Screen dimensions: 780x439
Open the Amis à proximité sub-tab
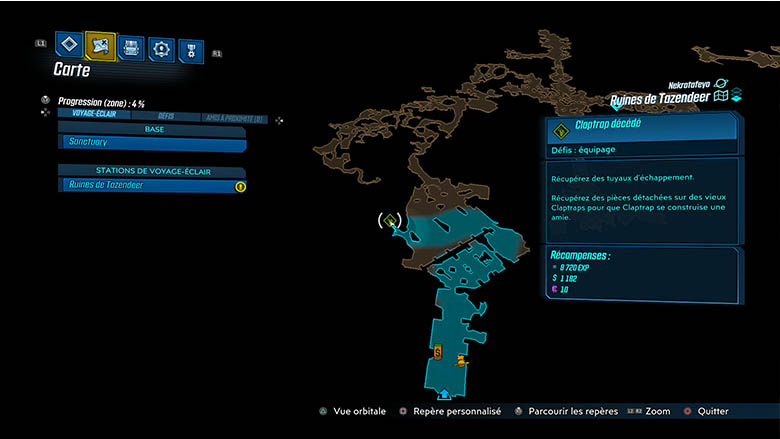235,117
